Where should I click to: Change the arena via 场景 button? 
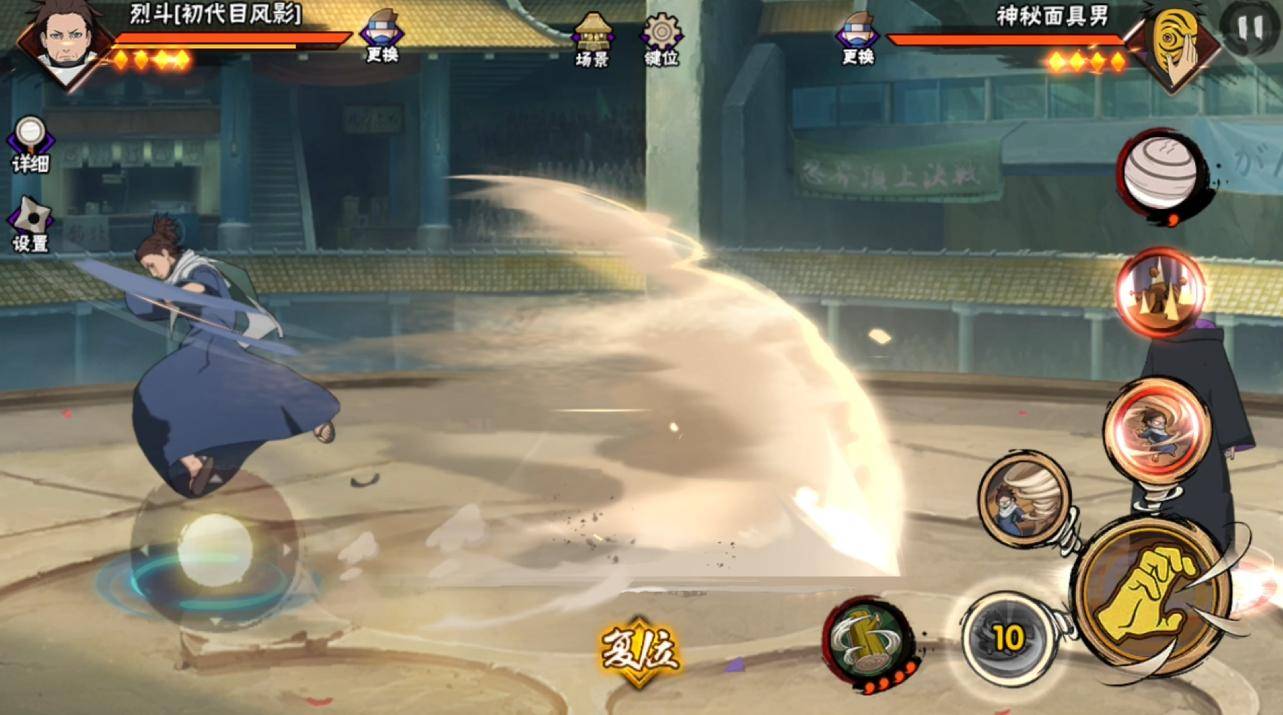pyautogui.click(x=592, y=38)
